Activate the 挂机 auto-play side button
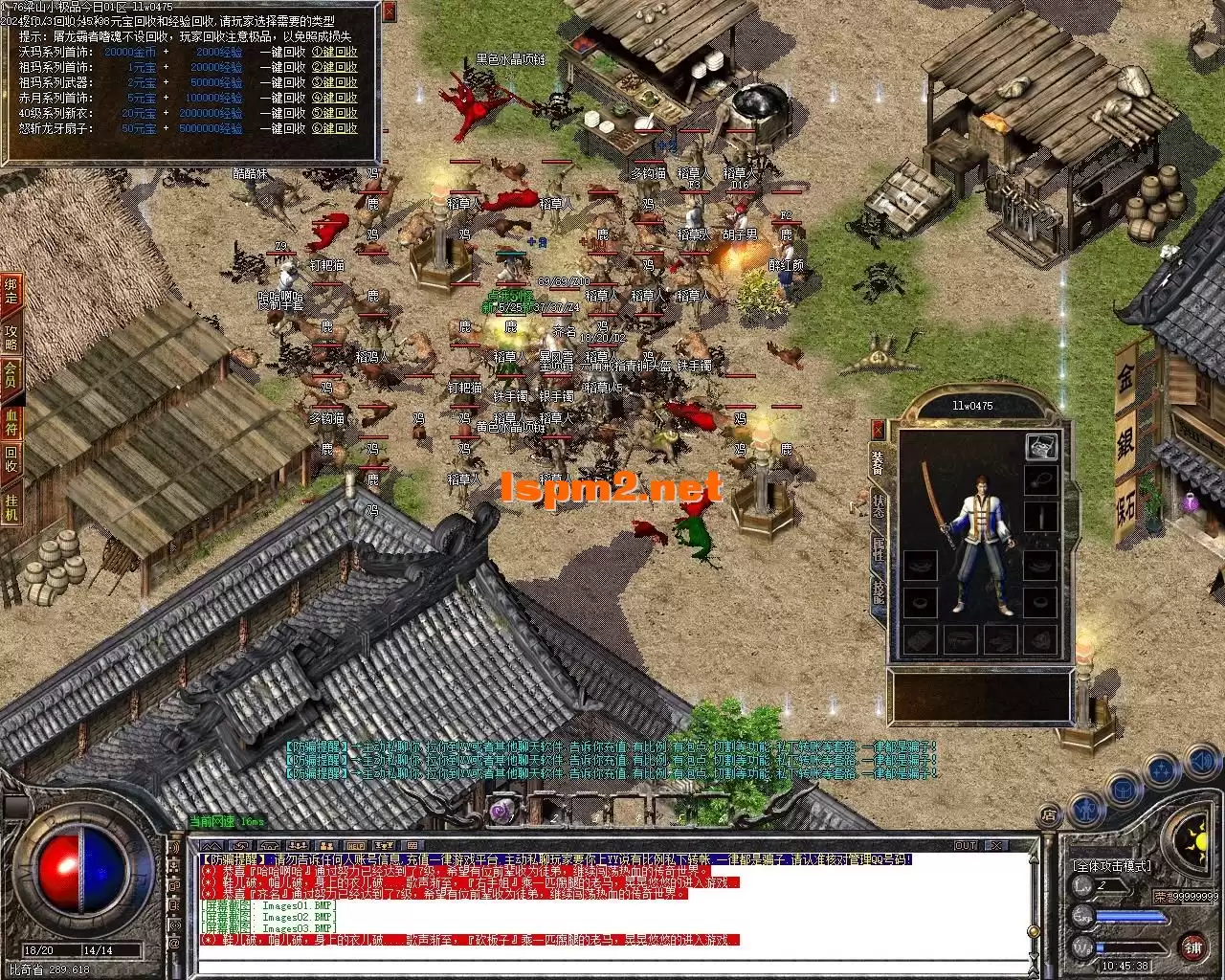This screenshot has height=980, width=1225. [11, 506]
